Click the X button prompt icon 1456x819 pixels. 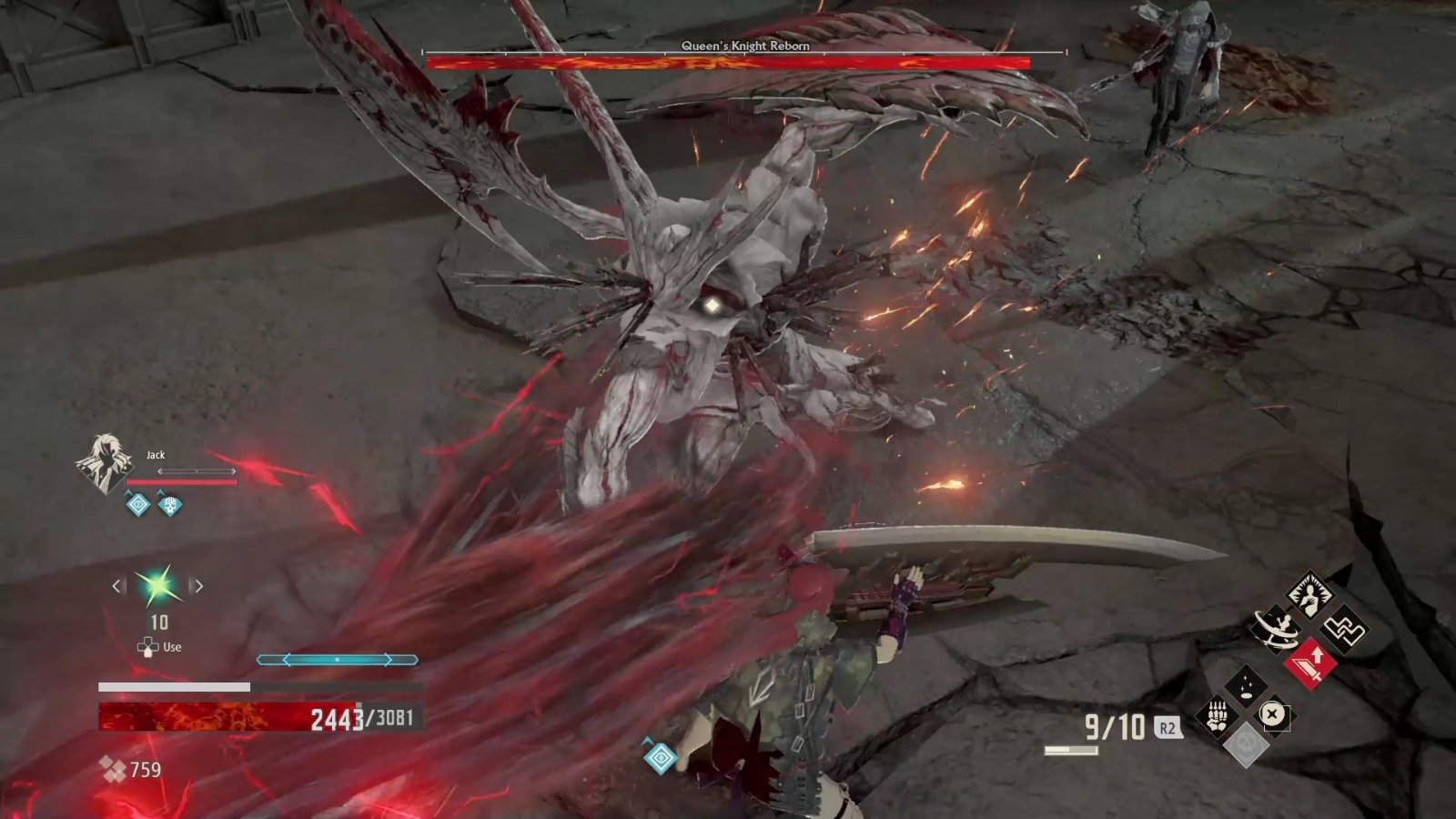tap(1271, 713)
